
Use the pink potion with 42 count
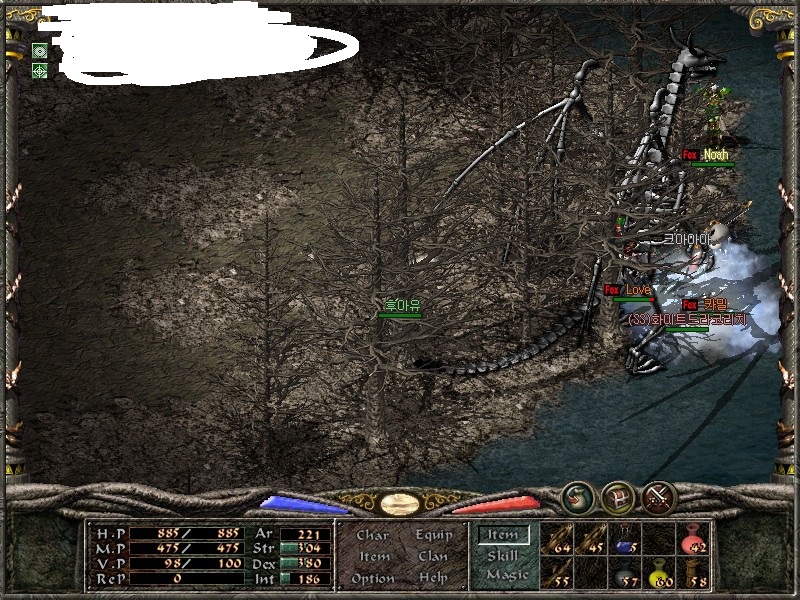[693, 539]
